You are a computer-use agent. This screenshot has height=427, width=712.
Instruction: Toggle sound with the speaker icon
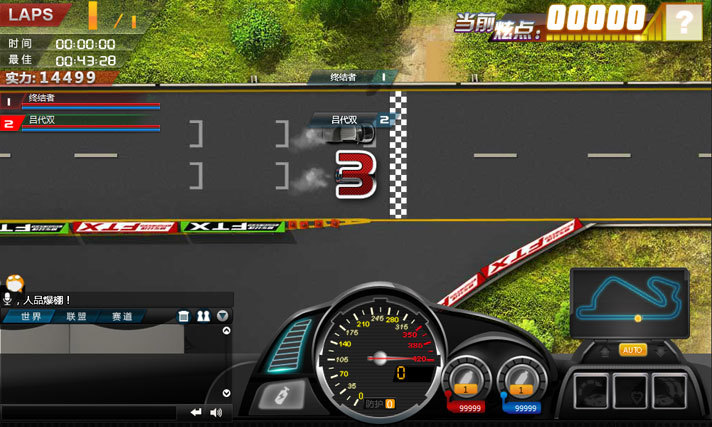(x=215, y=412)
